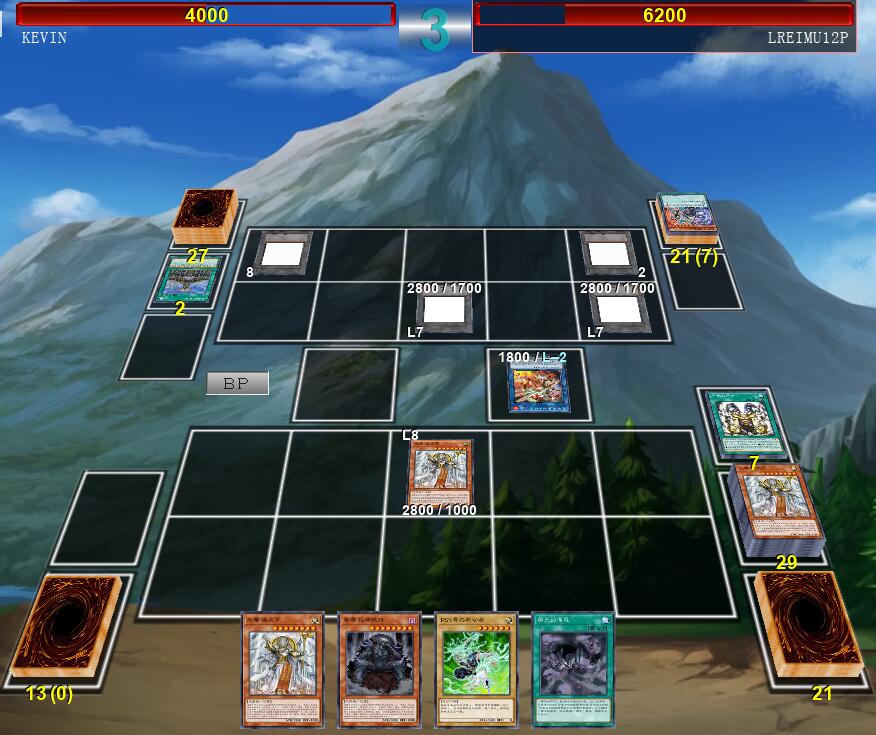
Task: Click the BP battle phase button
Action: point(237,383)
